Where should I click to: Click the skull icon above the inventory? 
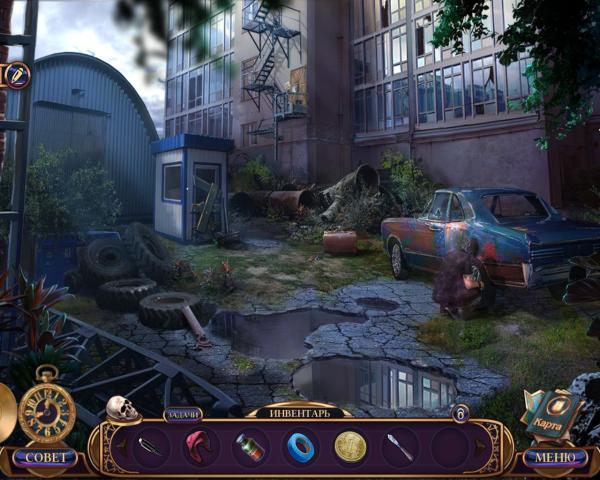[x=121, y=408]
